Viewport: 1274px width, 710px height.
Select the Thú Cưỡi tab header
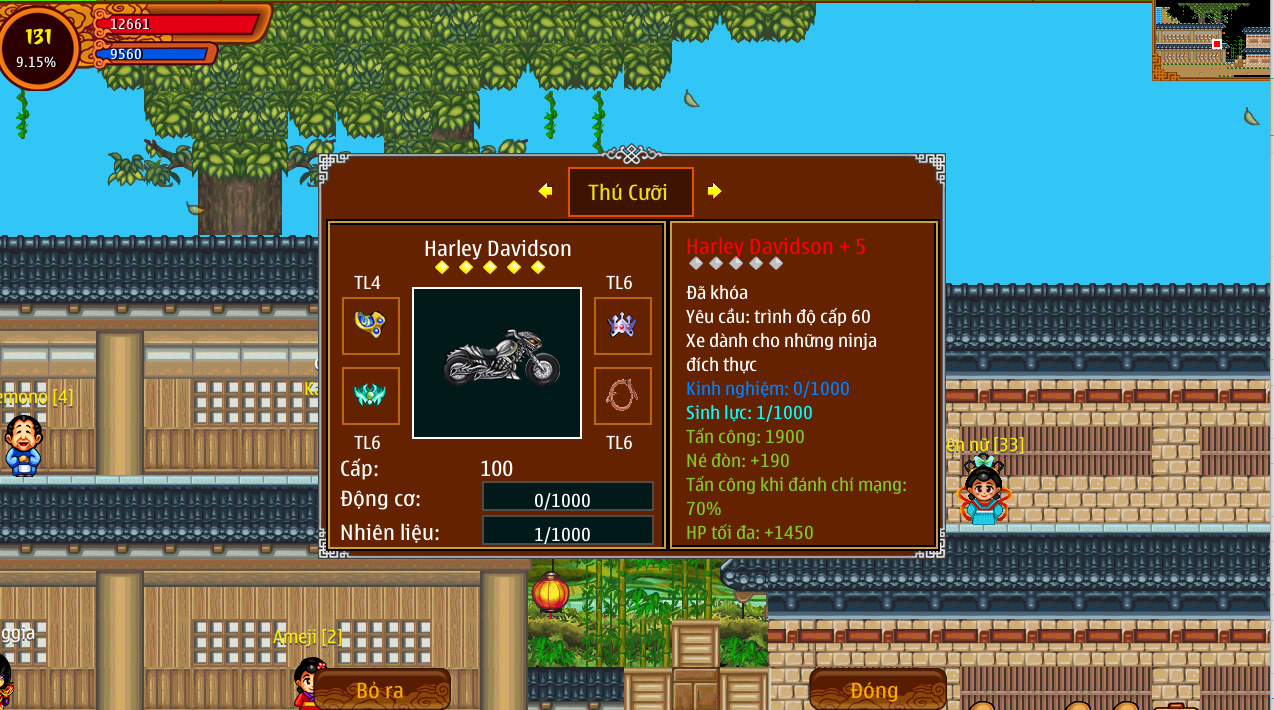coord(630,192)
